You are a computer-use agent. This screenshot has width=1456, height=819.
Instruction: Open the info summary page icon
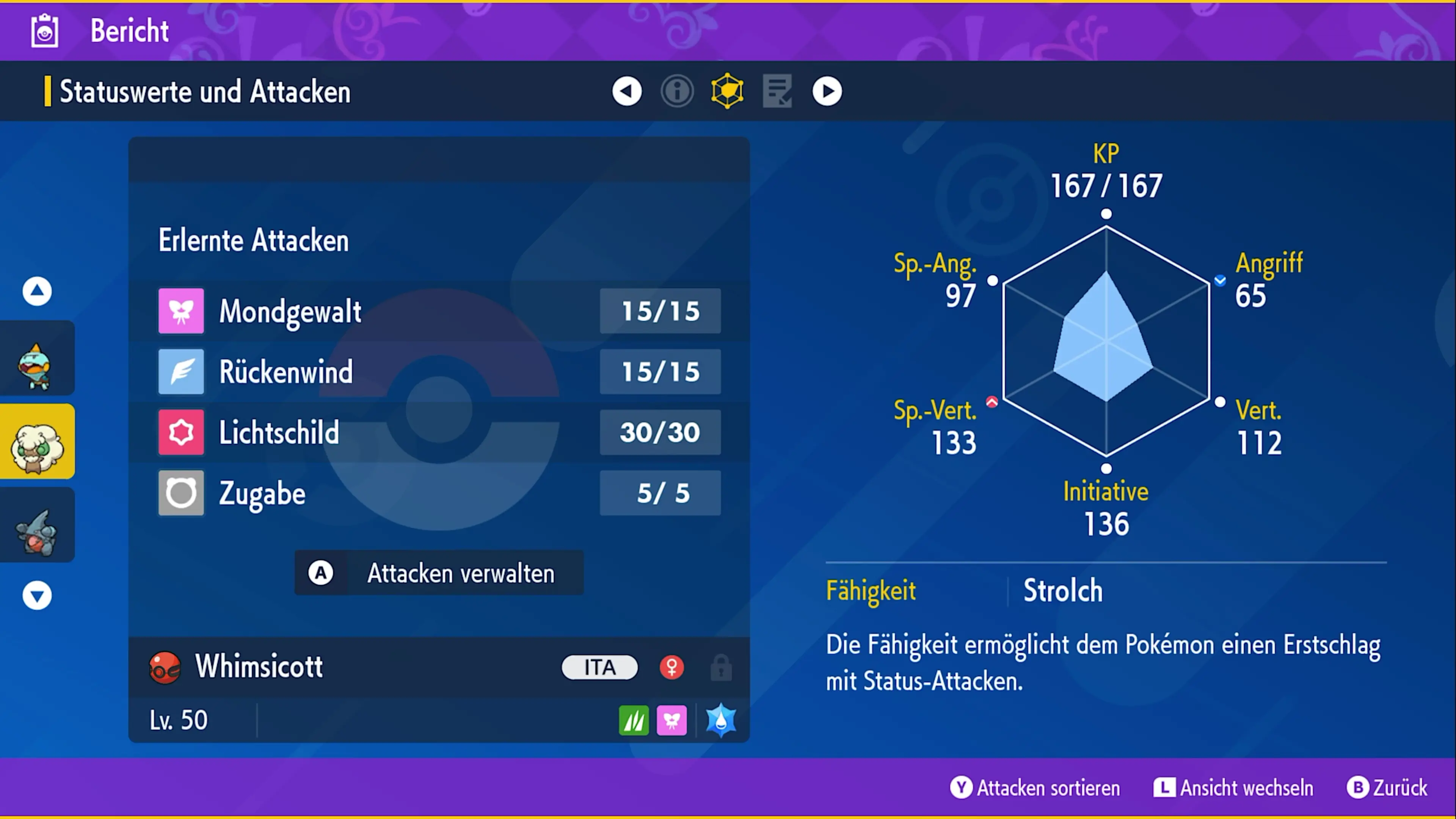(677, 91)
